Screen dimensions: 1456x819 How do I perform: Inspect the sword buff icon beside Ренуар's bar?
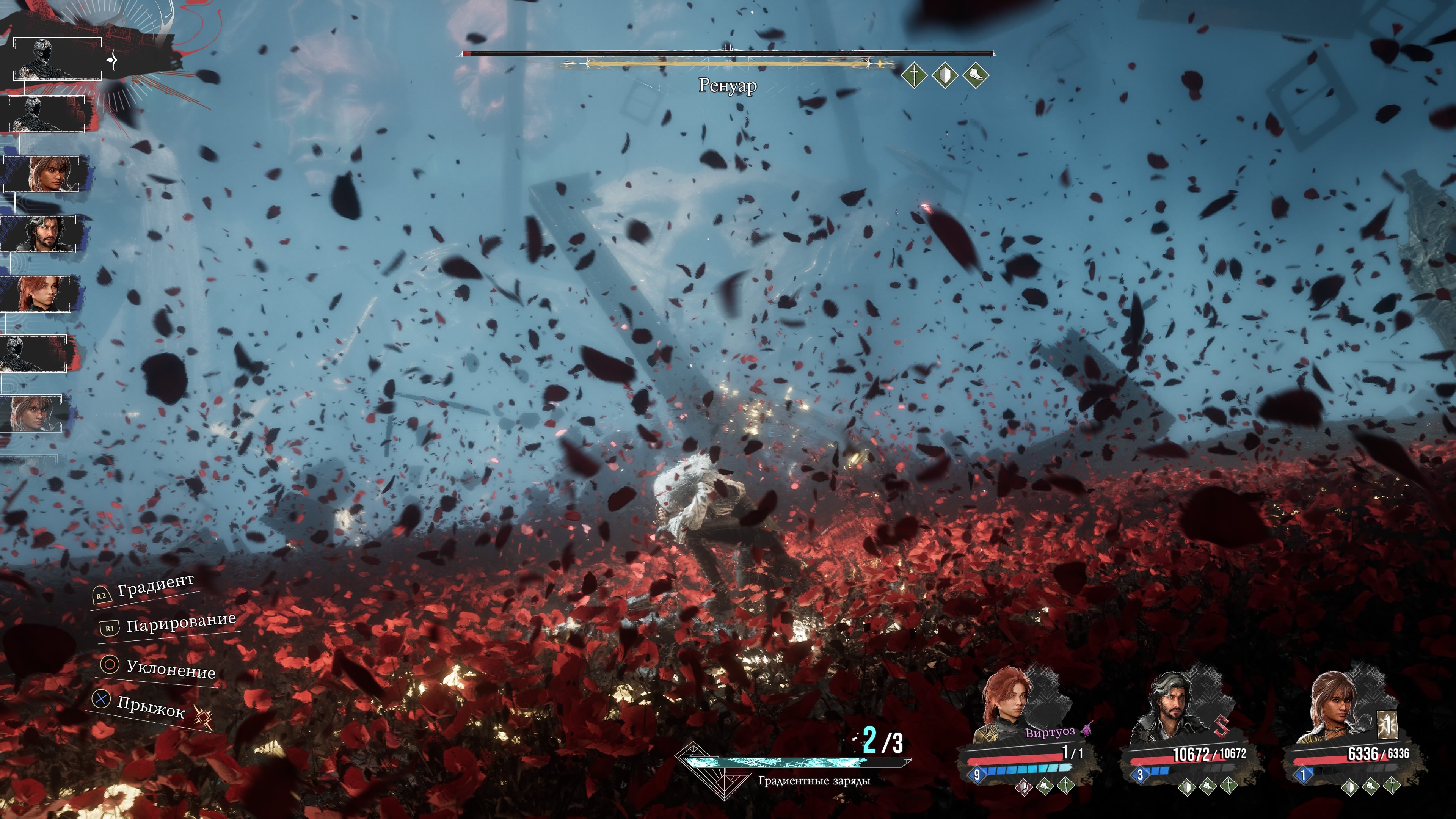point(914,75)
